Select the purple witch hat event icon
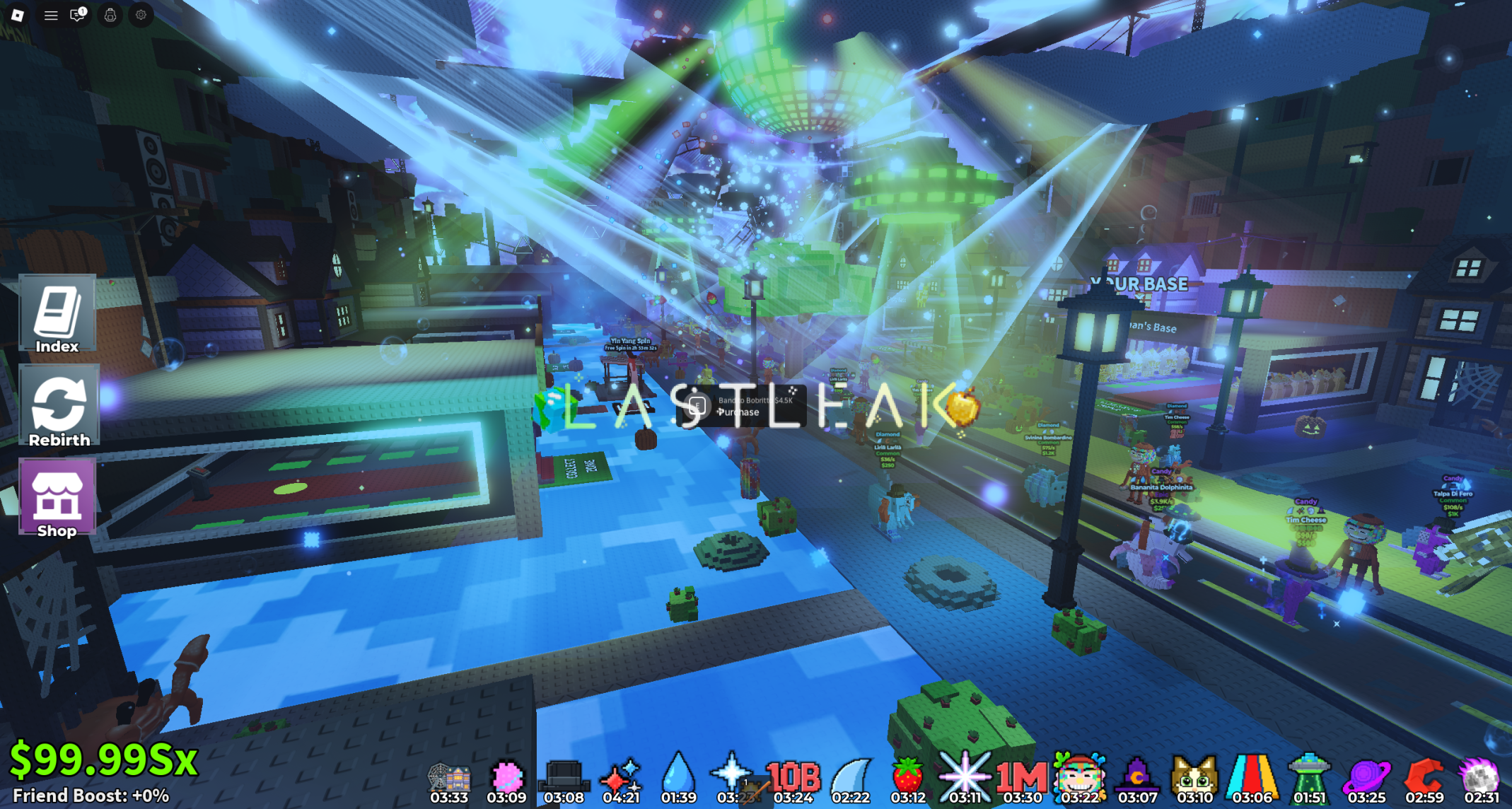Screen dimensions: 1512x809 click(x=1136, y=774)
